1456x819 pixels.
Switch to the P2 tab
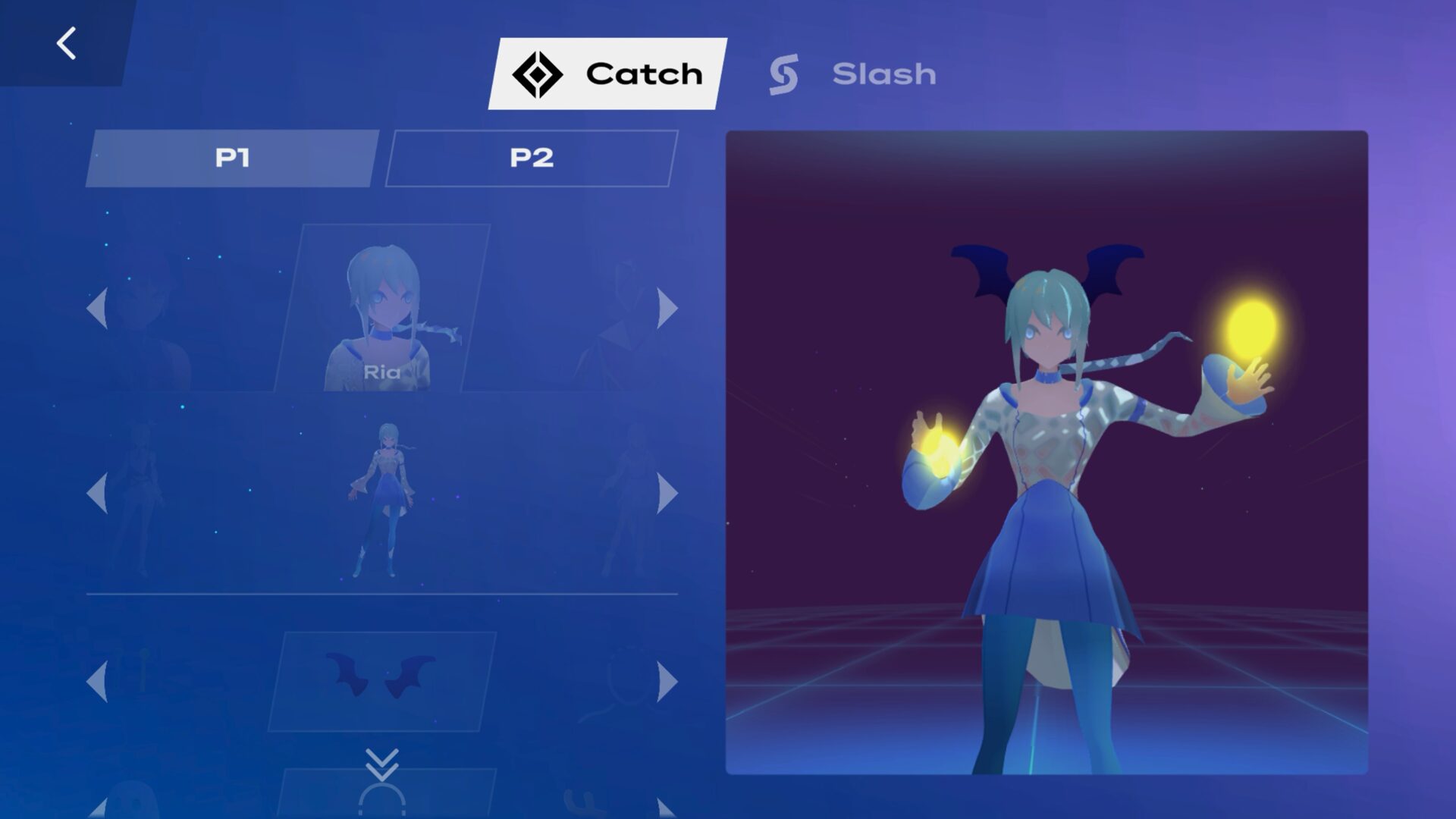click(x=531, y=157)
